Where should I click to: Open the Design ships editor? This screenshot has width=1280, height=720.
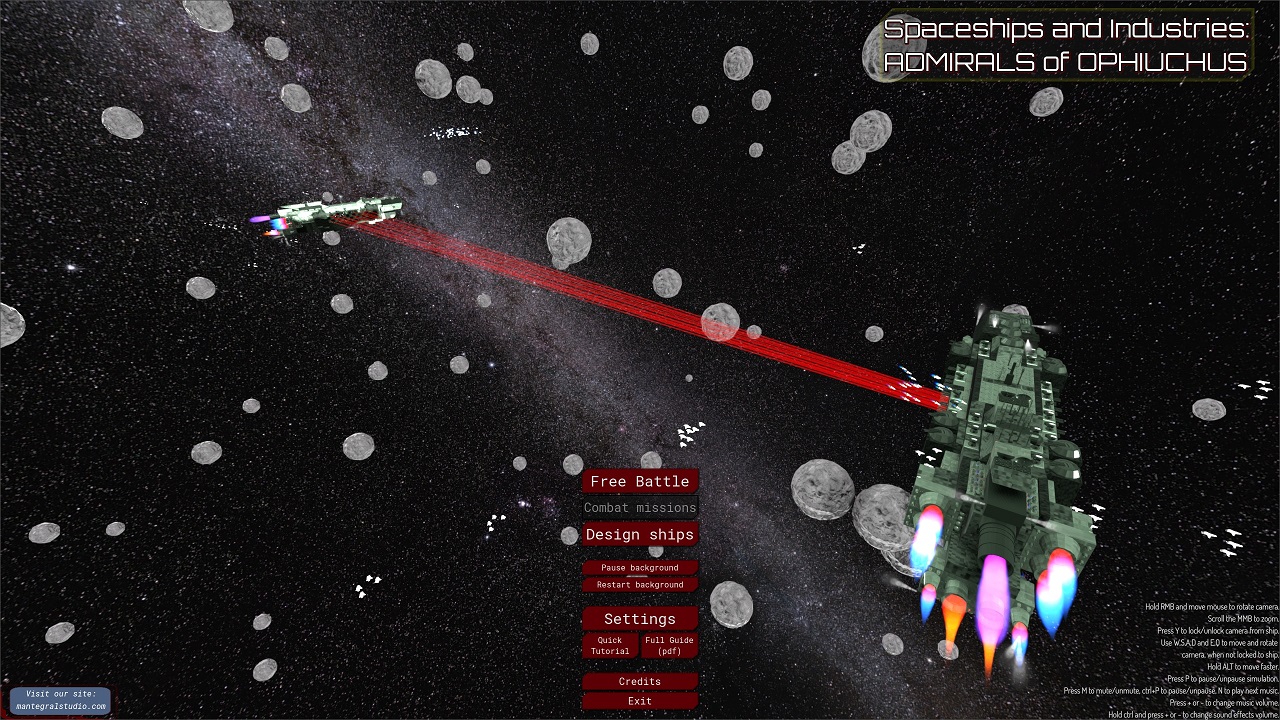tap(640, 534)
